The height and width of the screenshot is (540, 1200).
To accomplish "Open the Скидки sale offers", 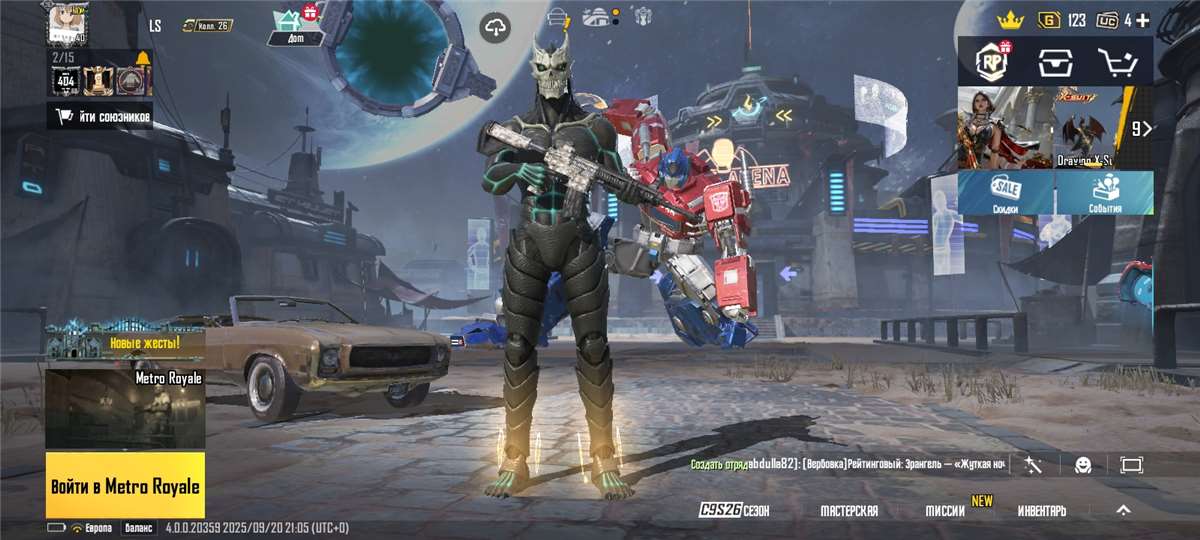I will click(1005, 192).
